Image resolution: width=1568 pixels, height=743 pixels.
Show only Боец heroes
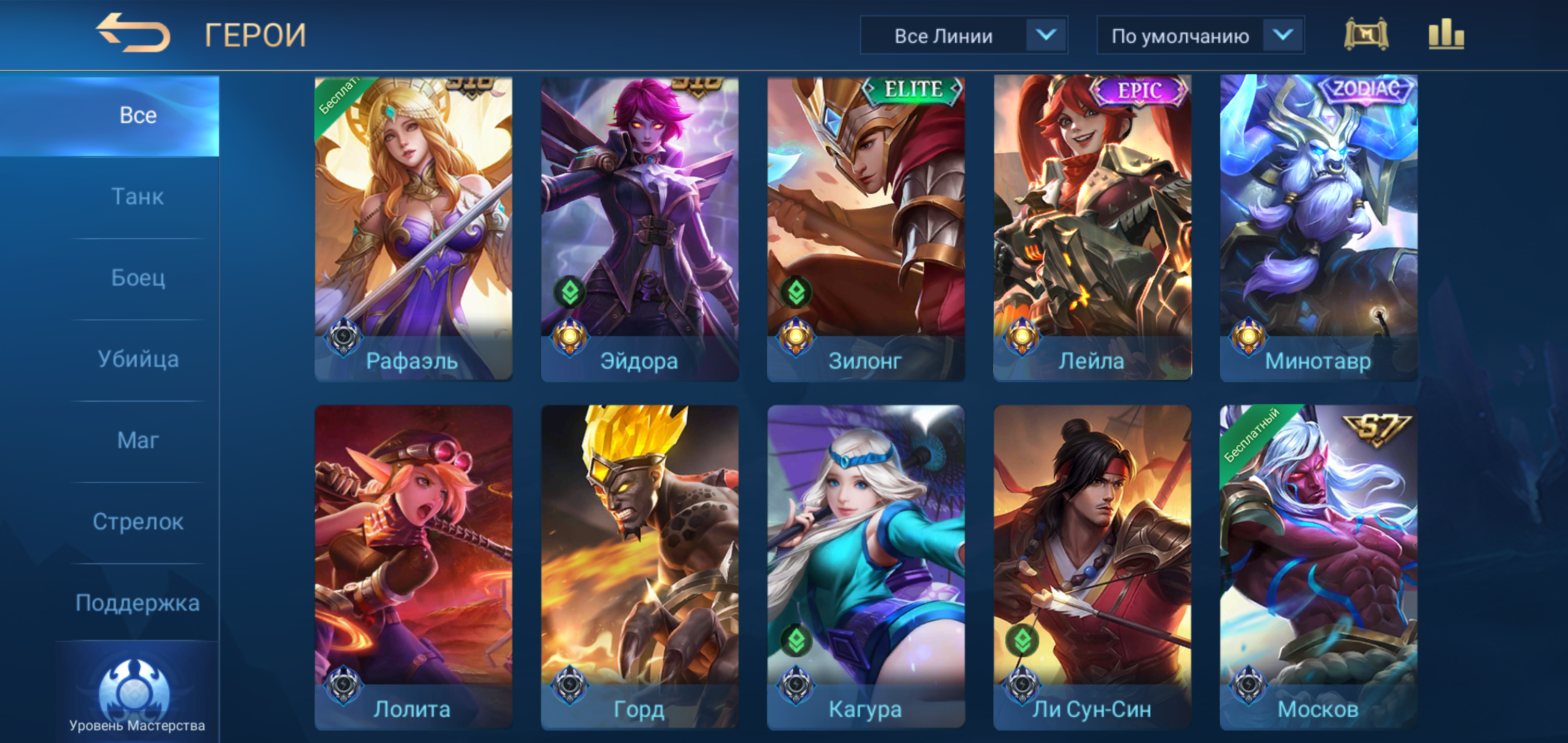[138, 278]
